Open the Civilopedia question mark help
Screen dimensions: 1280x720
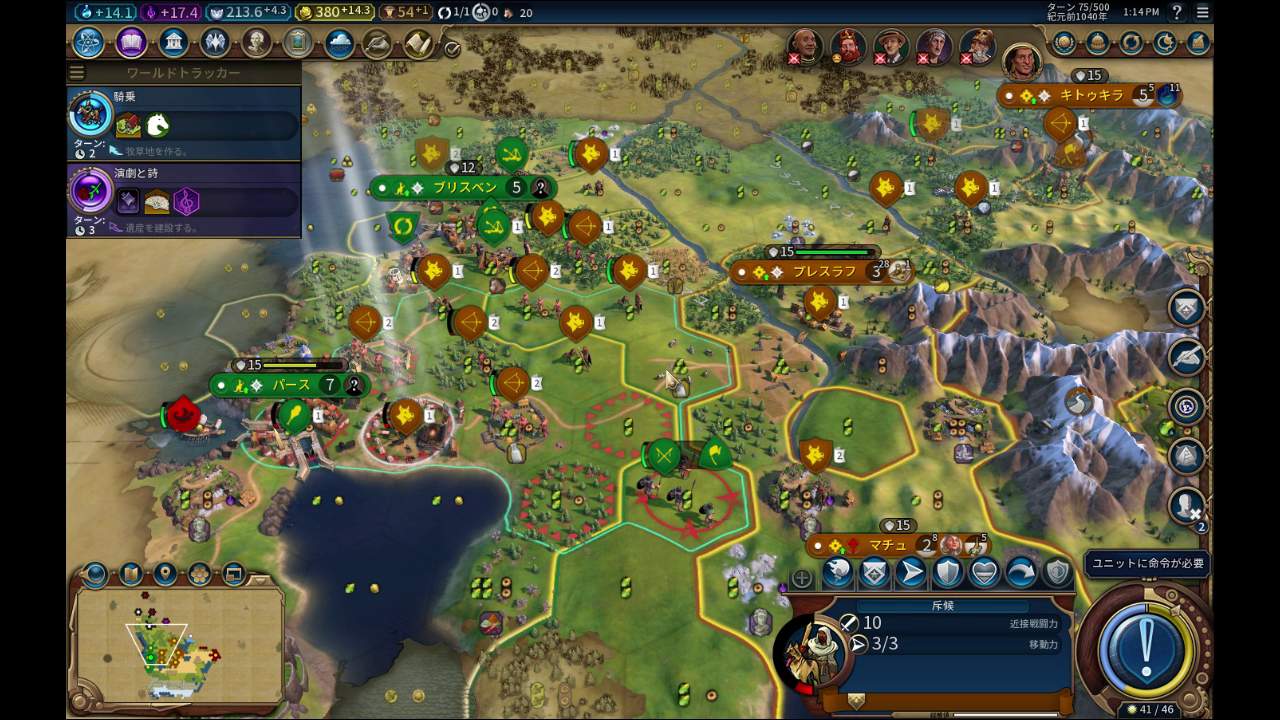[x=1177, y=12]
